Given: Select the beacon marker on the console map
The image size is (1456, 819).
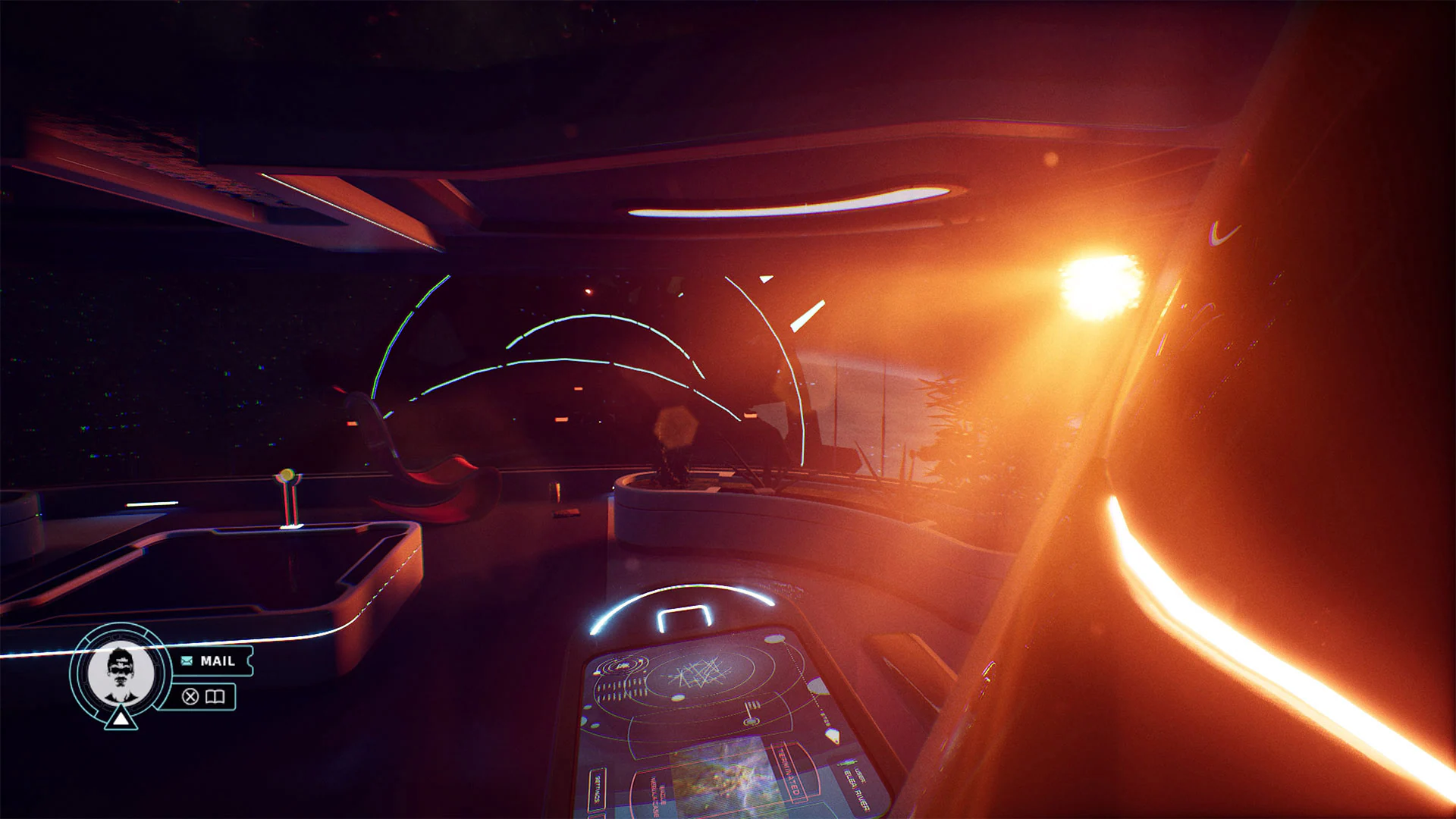Looking at the screenshot, I should click(x=752, y=713).
